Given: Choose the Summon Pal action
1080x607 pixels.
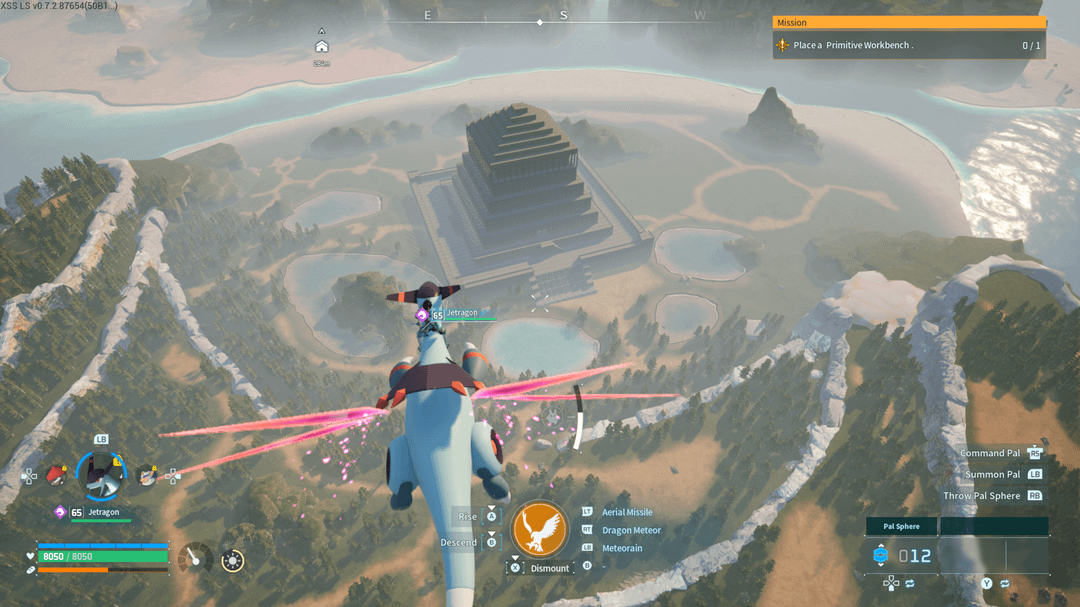Looking at the screenshot, I should tap(992, 474).
